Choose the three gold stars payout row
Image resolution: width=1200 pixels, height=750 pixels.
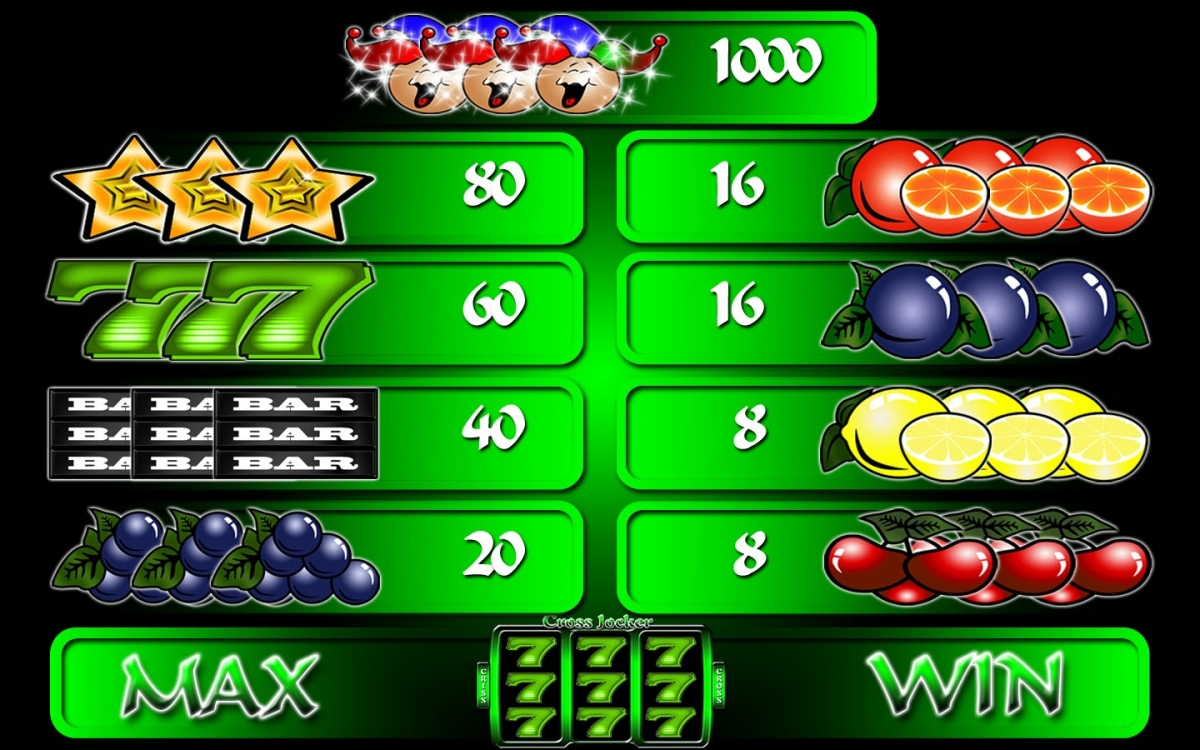pos(320,188)
